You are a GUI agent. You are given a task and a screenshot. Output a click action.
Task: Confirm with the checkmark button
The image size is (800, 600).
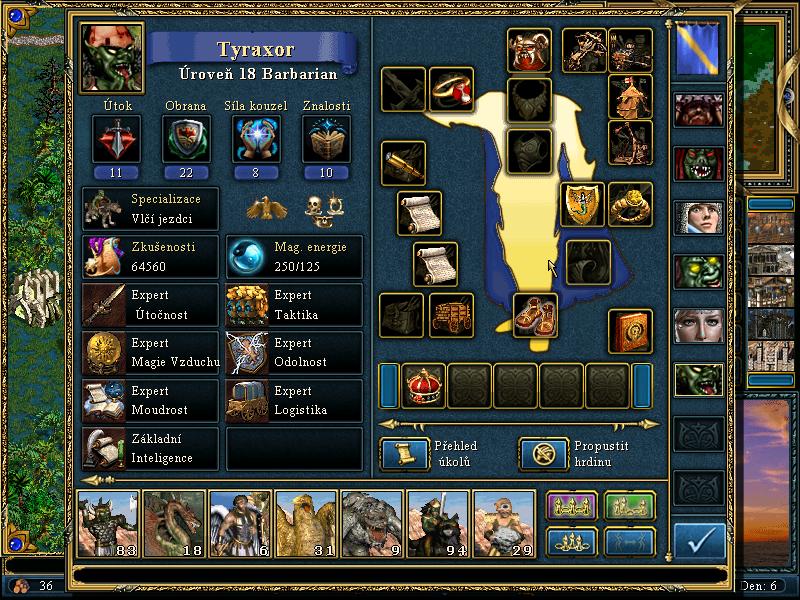(699, 541)
